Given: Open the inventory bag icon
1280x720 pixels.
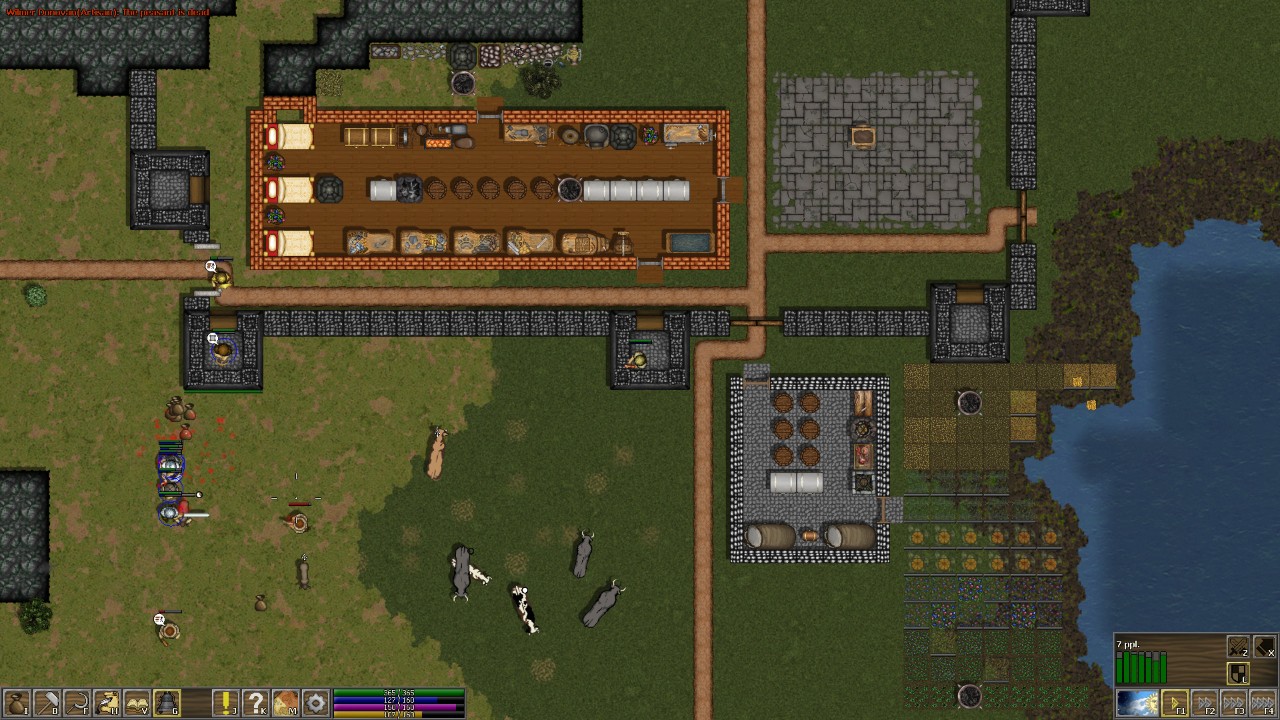Looking at the screenshot, I should 17,702.
